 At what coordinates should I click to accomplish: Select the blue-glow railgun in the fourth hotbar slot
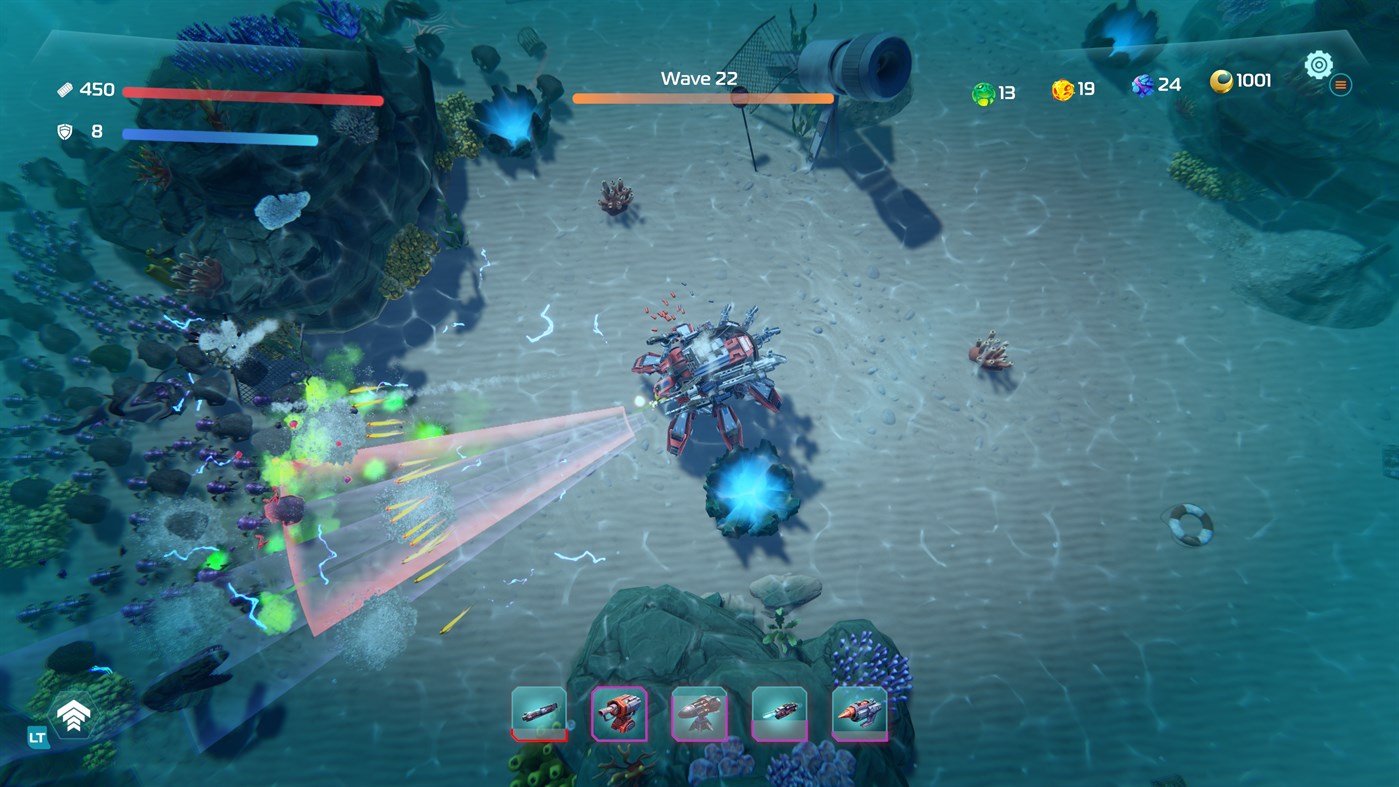(x=779, y=710)
